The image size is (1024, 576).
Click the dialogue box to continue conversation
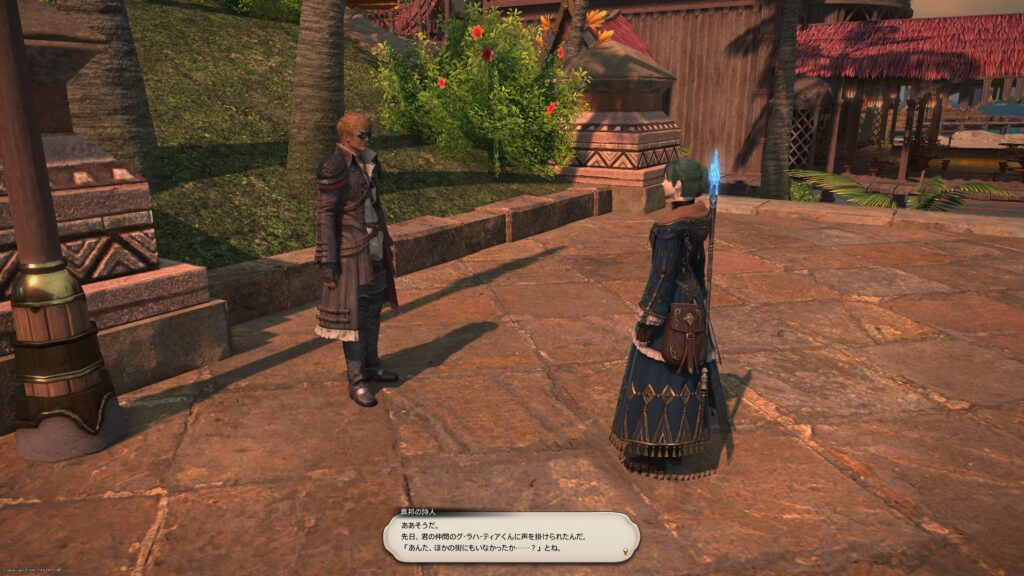point(511,537)
